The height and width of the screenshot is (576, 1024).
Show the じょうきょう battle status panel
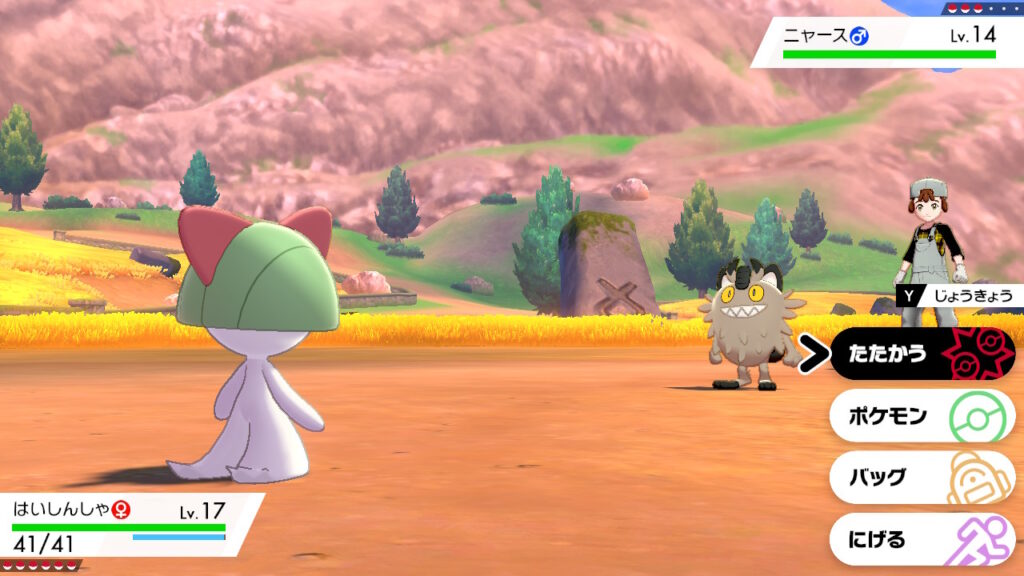(958, 296)
